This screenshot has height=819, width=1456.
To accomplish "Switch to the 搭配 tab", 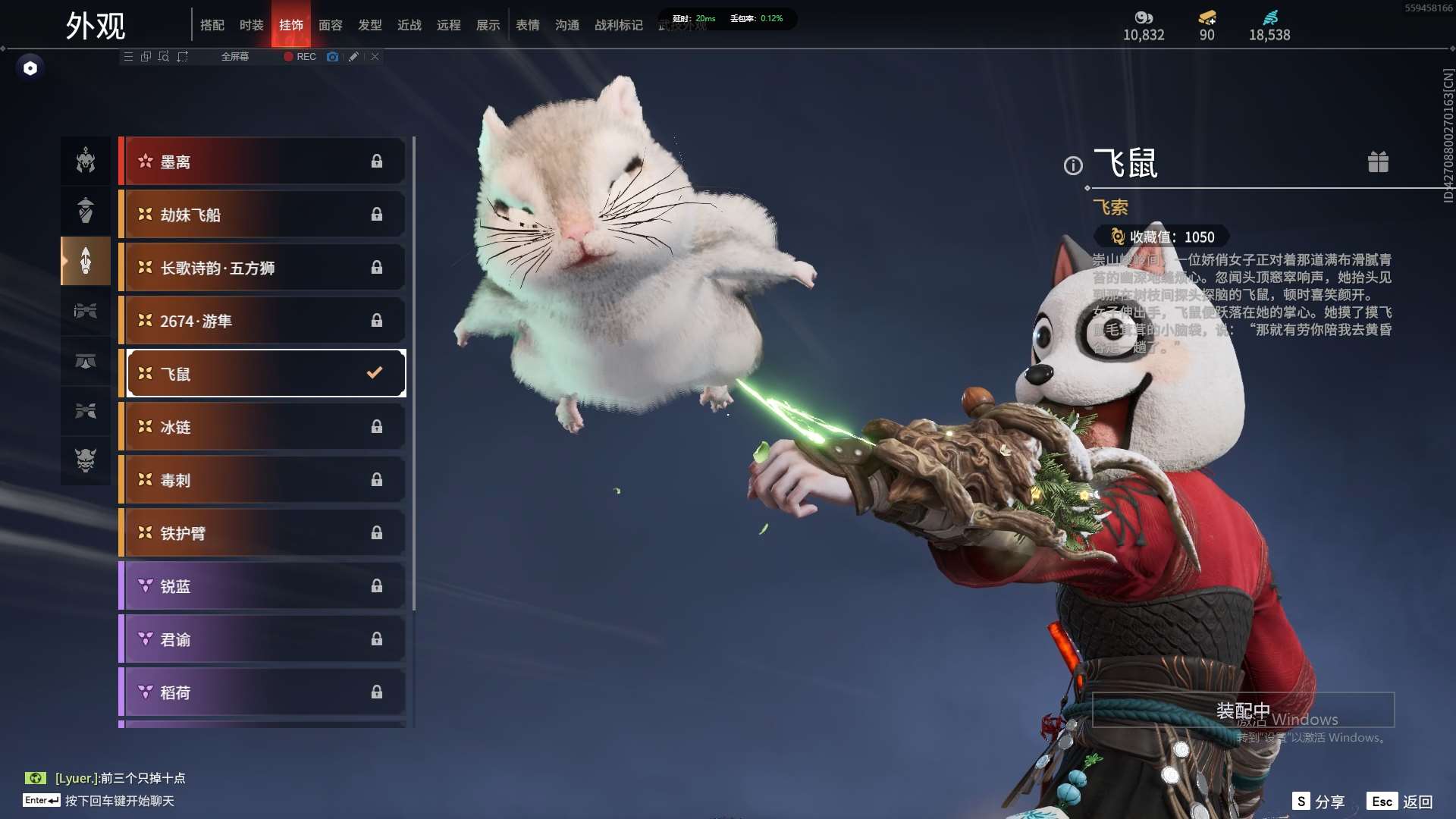I will tap(212, 25).
